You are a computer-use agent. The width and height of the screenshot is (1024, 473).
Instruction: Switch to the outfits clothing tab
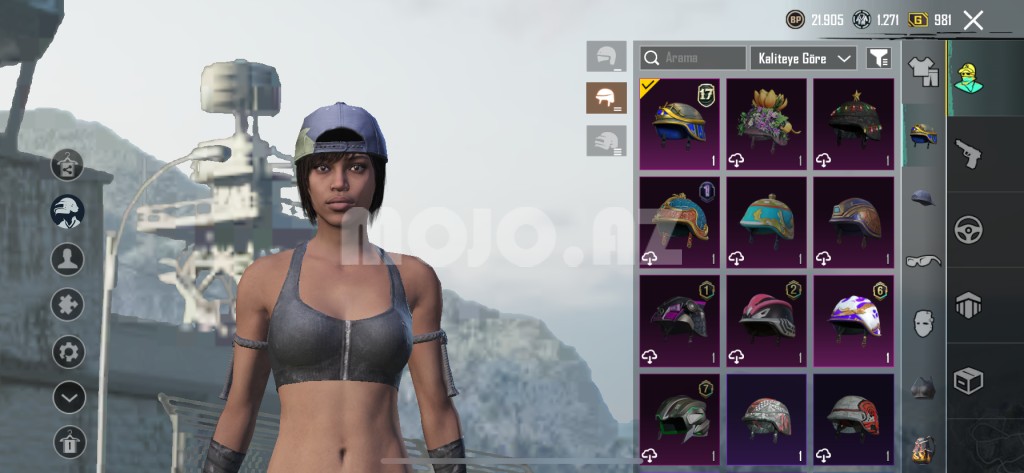923,70
